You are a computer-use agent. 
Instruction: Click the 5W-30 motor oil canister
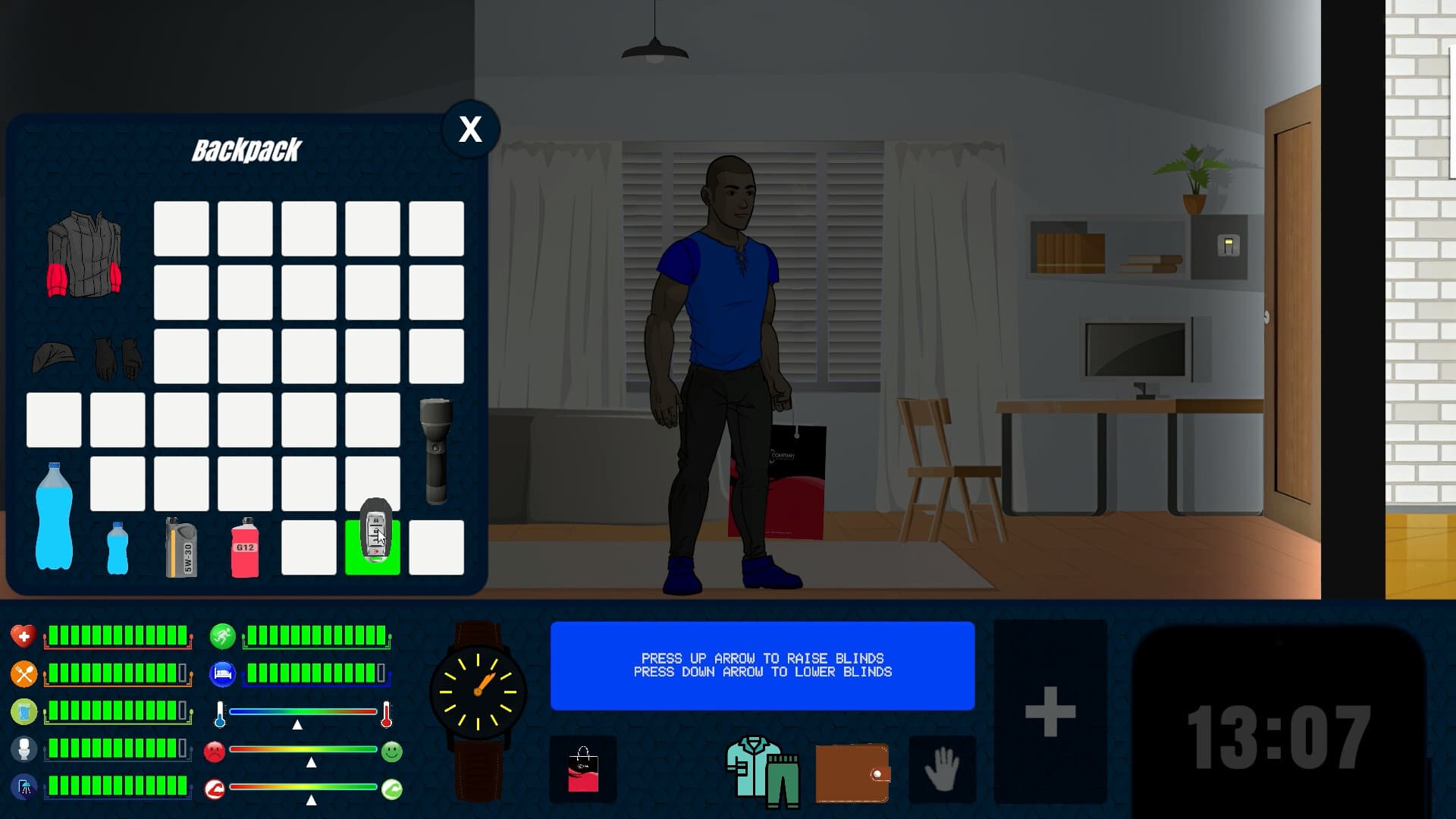[x=180, y=546]
